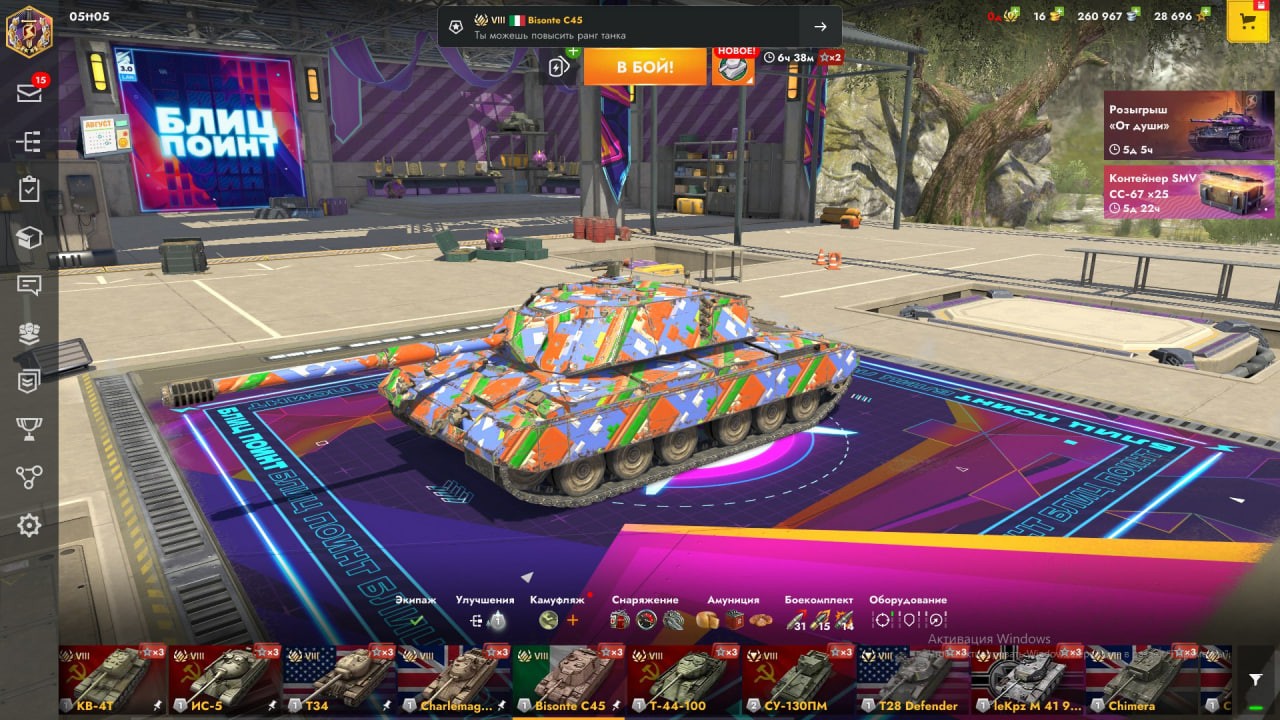Select the ИС-5 tank in the carousel

tap(225, 679)
